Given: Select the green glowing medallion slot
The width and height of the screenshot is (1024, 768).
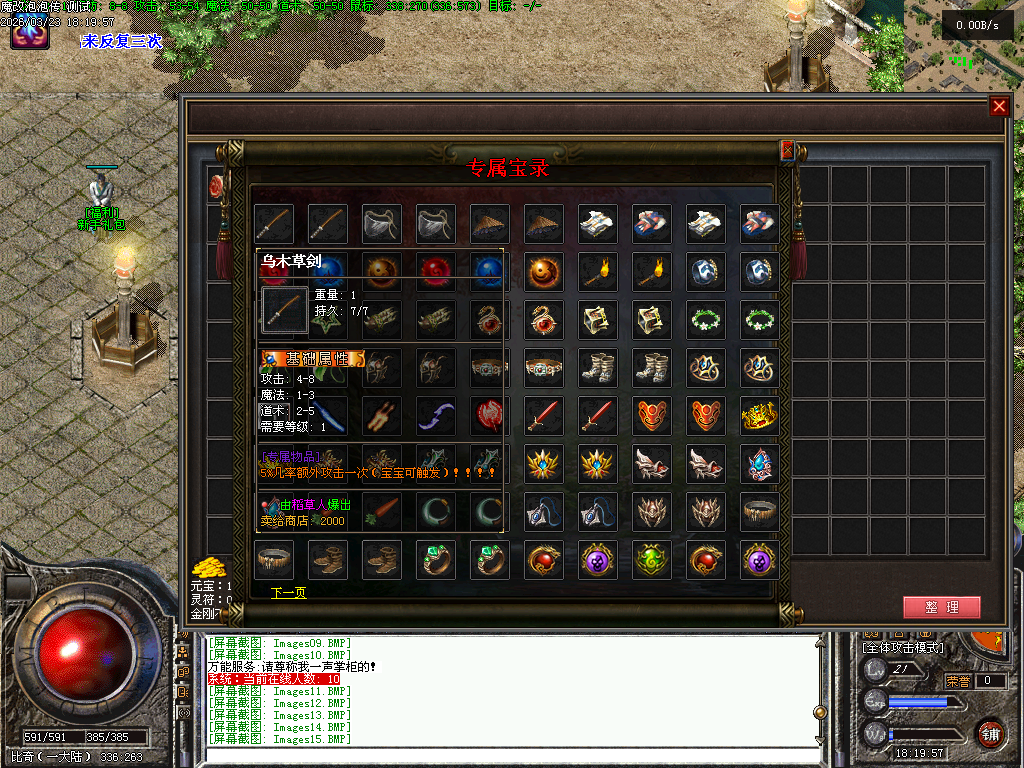Looking at the screenshot, I should tap(653, 561).
